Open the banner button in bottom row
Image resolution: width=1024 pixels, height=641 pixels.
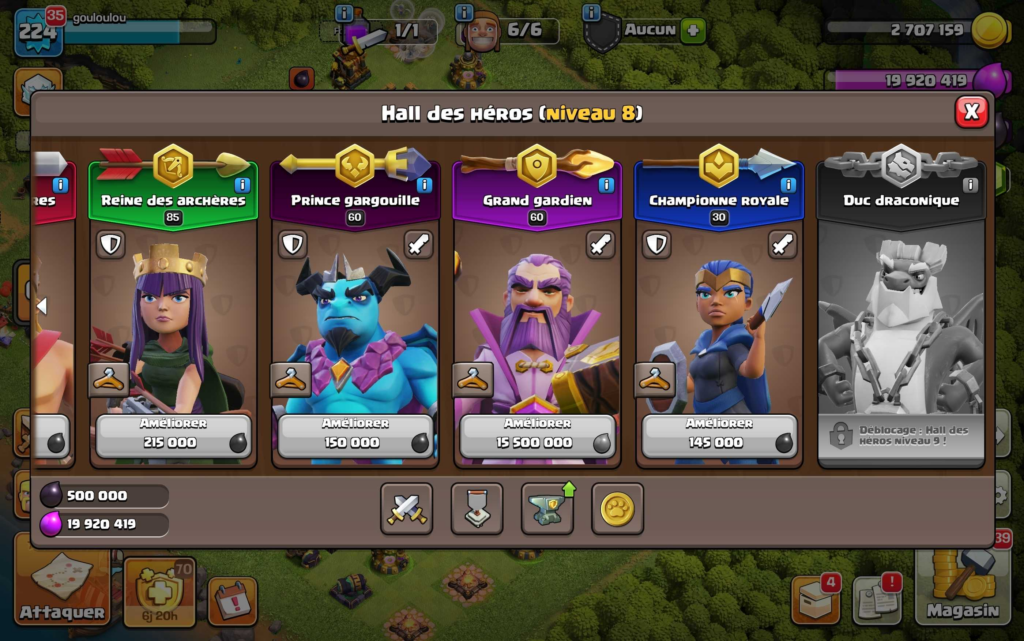point(477,509)
